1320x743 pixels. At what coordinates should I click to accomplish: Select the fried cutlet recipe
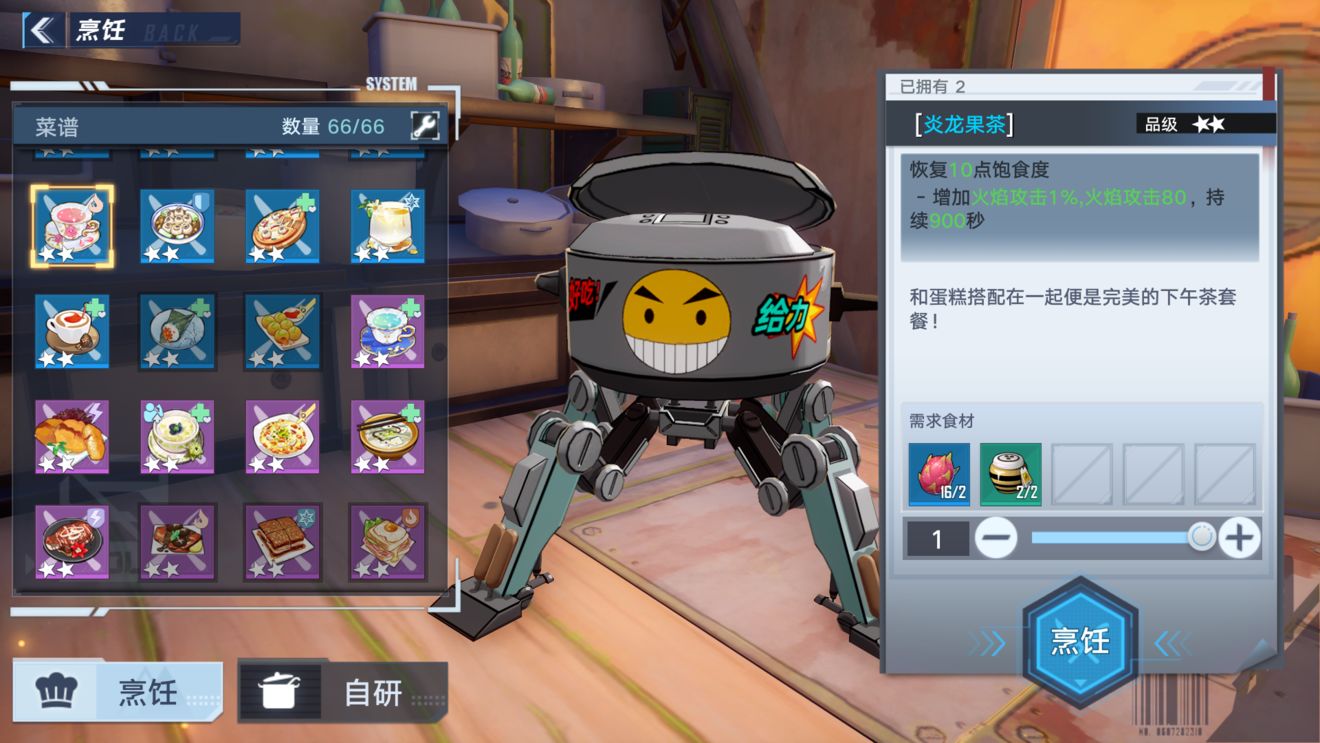coord(71,436)
